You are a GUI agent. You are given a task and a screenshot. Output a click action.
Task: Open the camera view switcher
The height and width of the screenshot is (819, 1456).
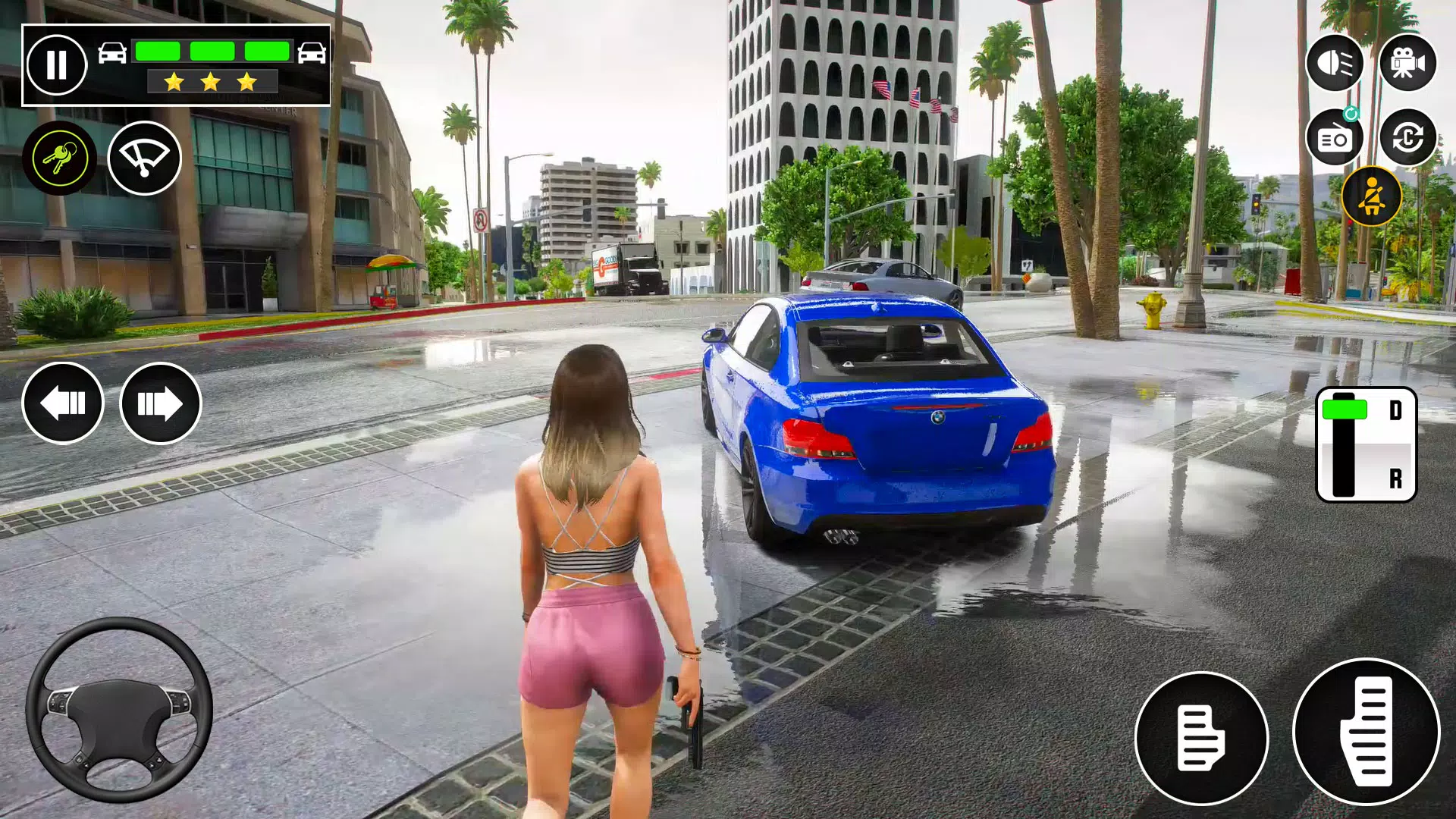point(1409,64)
